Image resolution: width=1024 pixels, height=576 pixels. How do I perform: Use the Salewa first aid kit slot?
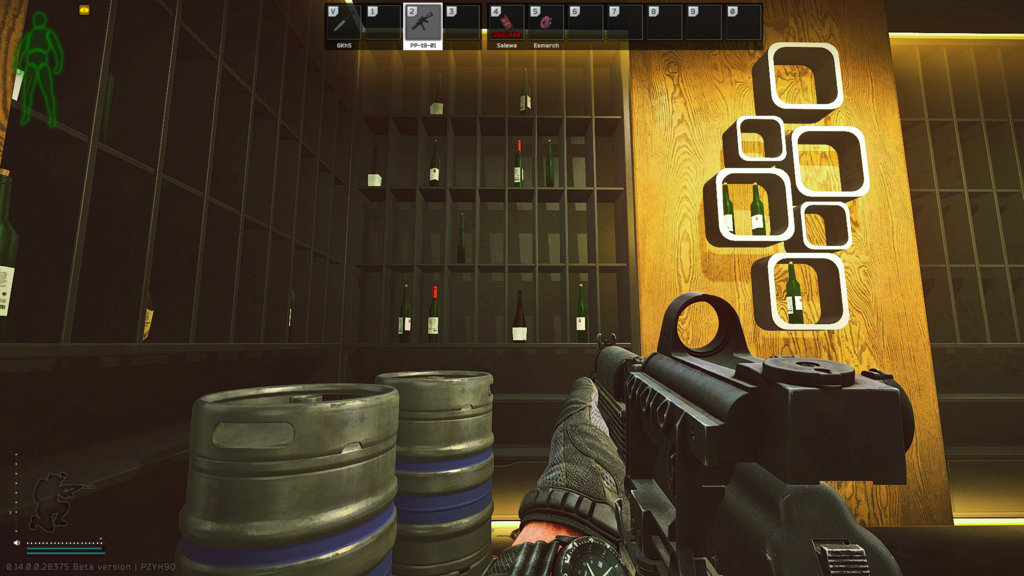(x=507, y=23)
